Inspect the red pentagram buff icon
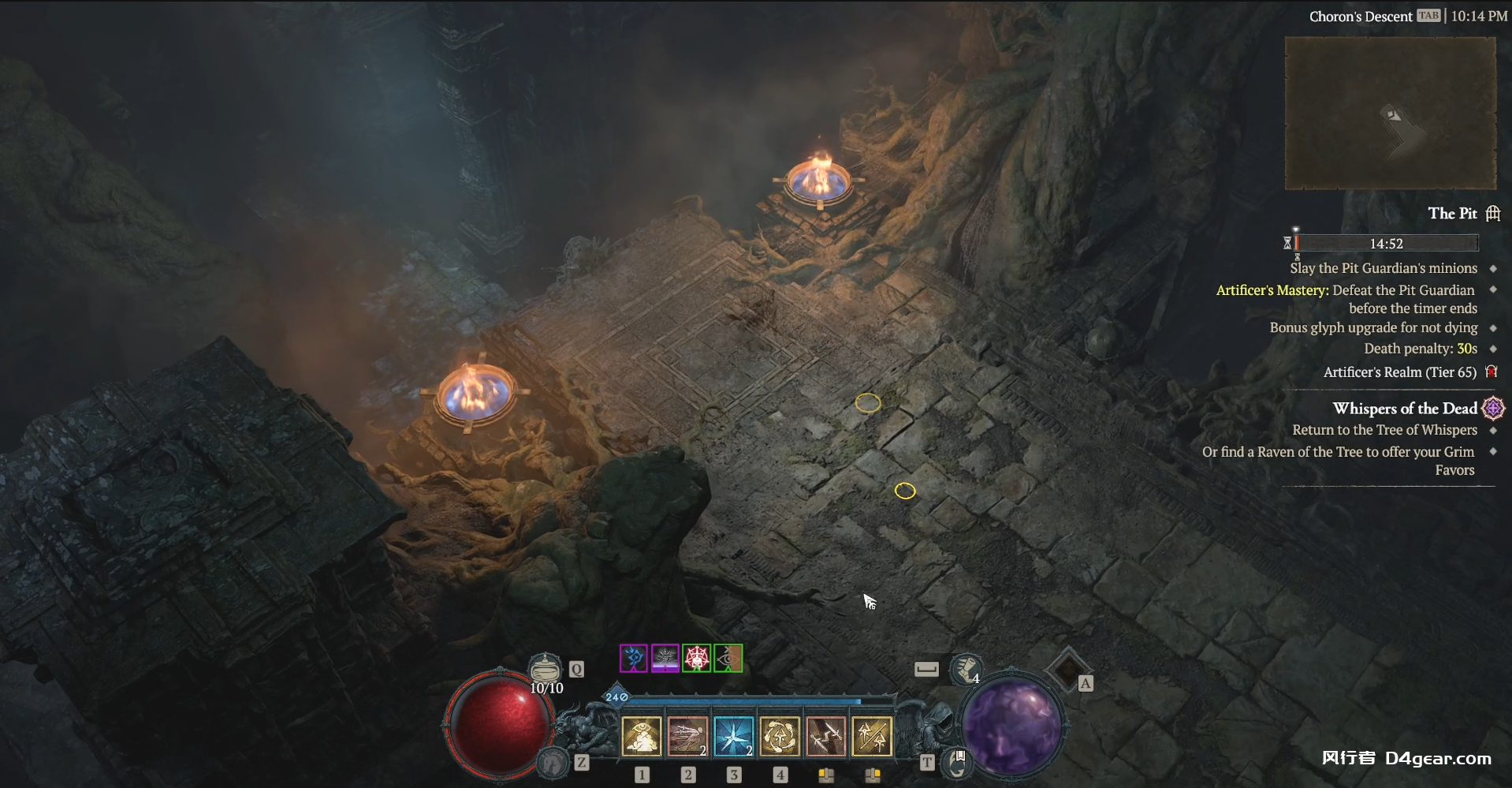1512x788 pixels. tap(697, 658)
